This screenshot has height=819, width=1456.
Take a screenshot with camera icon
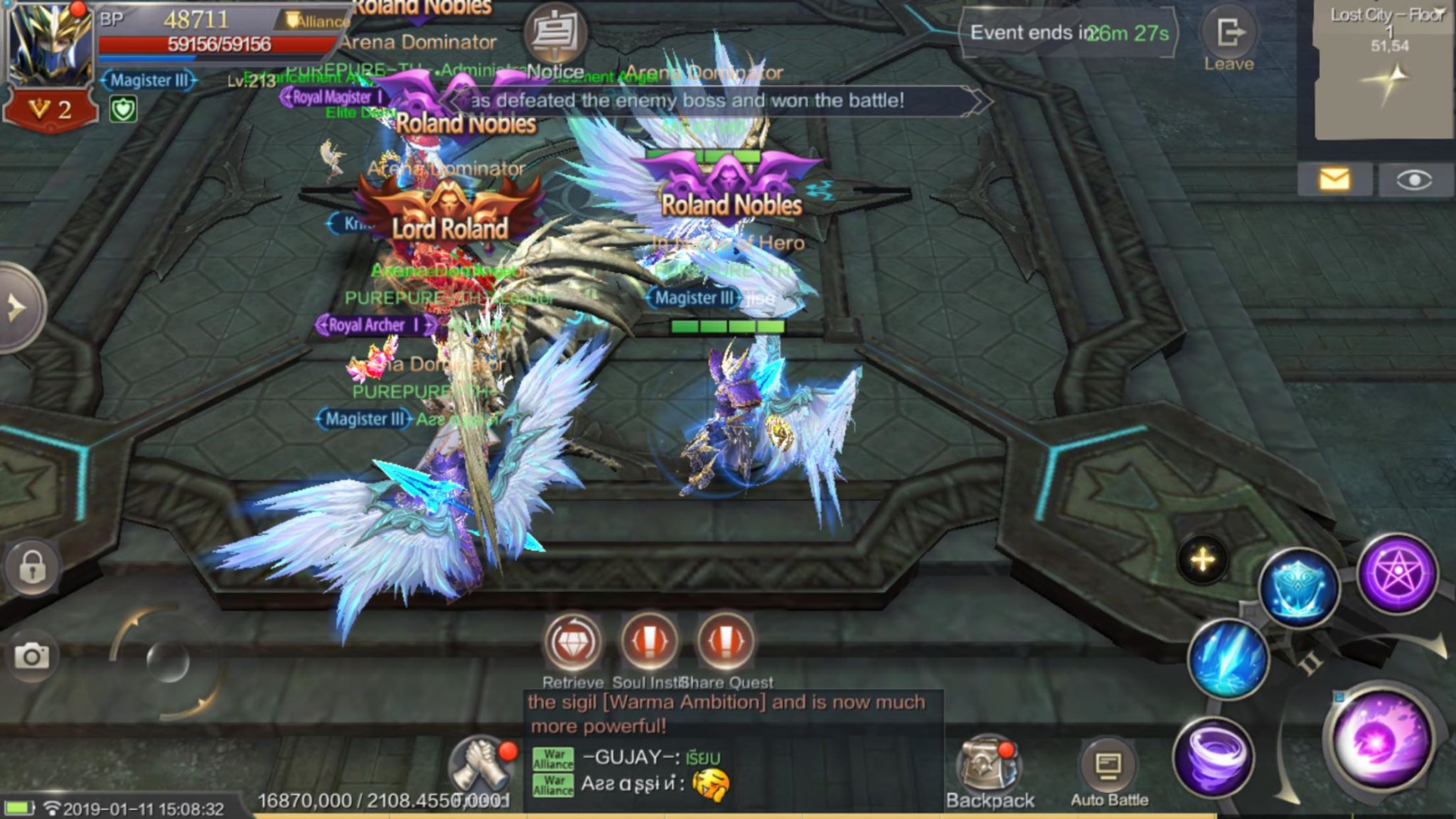pyautogui.click(x=31, y=655)
